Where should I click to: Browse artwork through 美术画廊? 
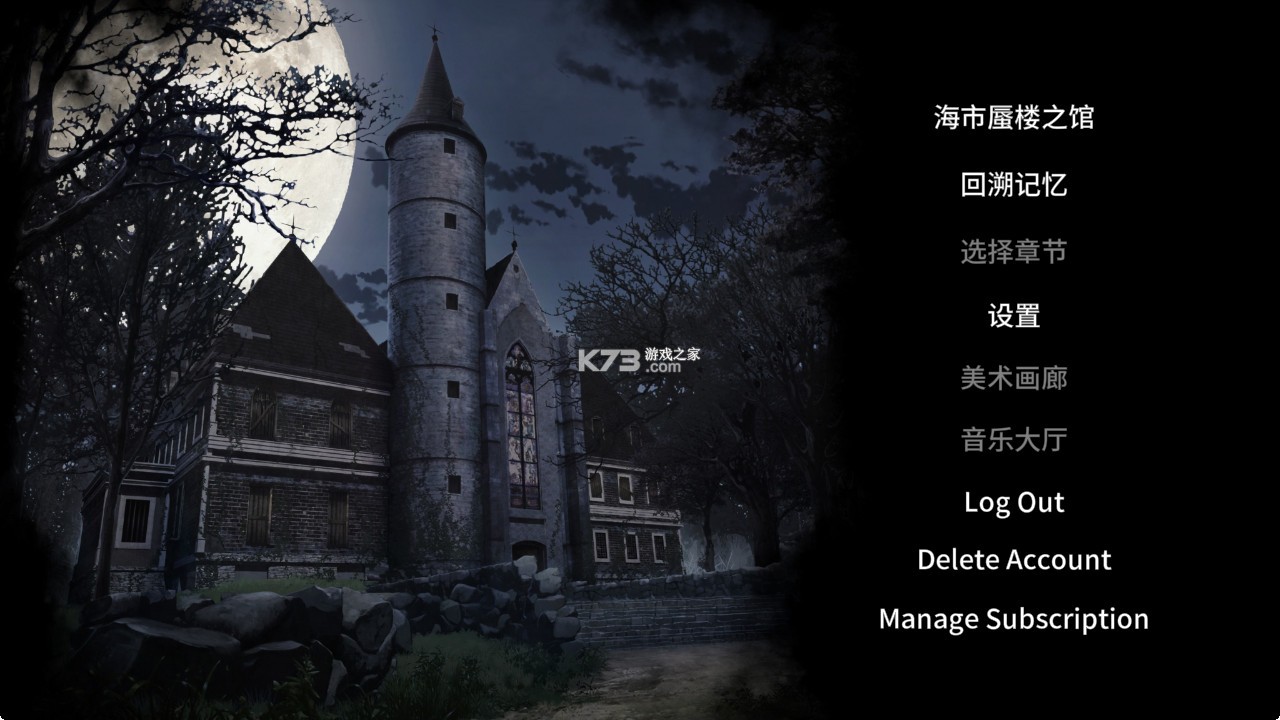pos(1014,379)
